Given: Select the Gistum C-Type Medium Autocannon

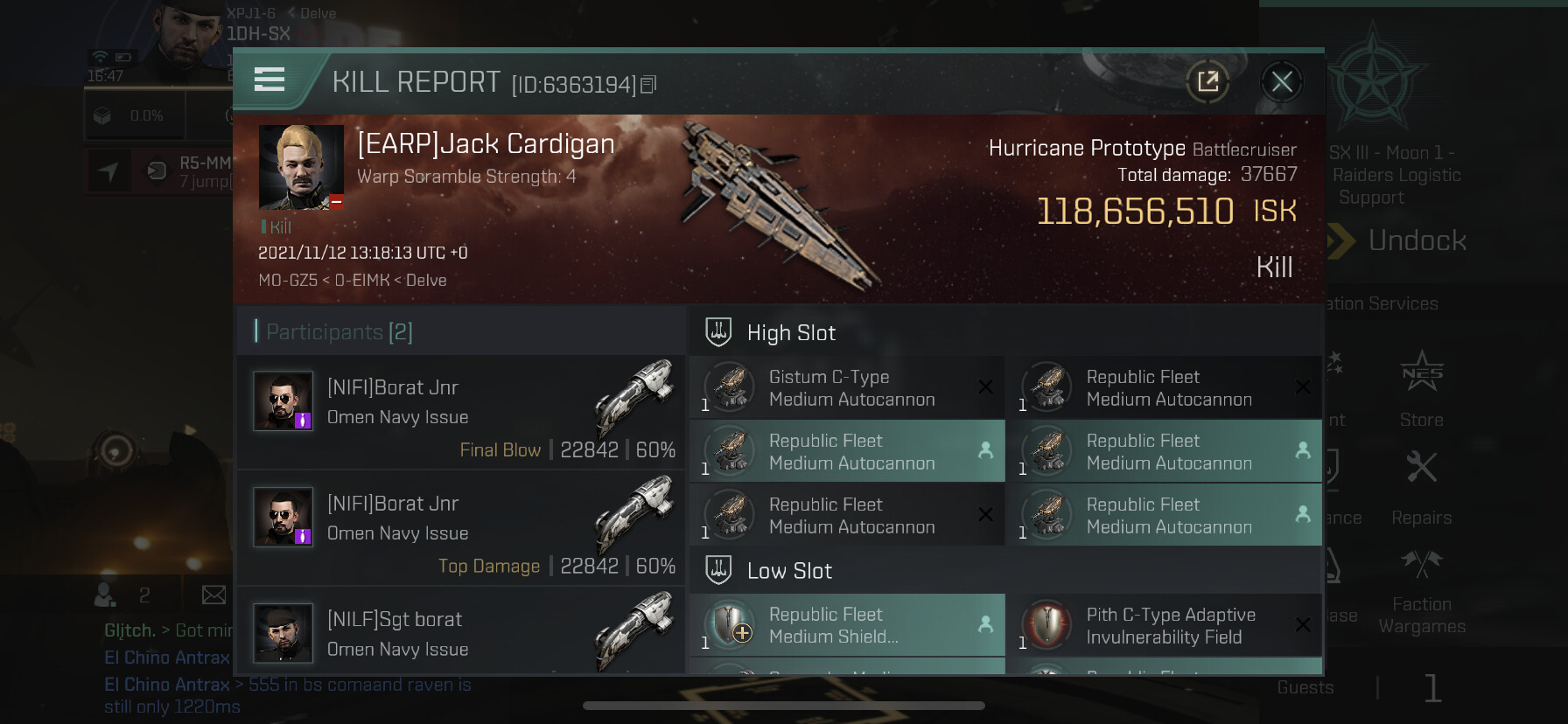Looking at the screenshot, I should (x=846, y=388).
